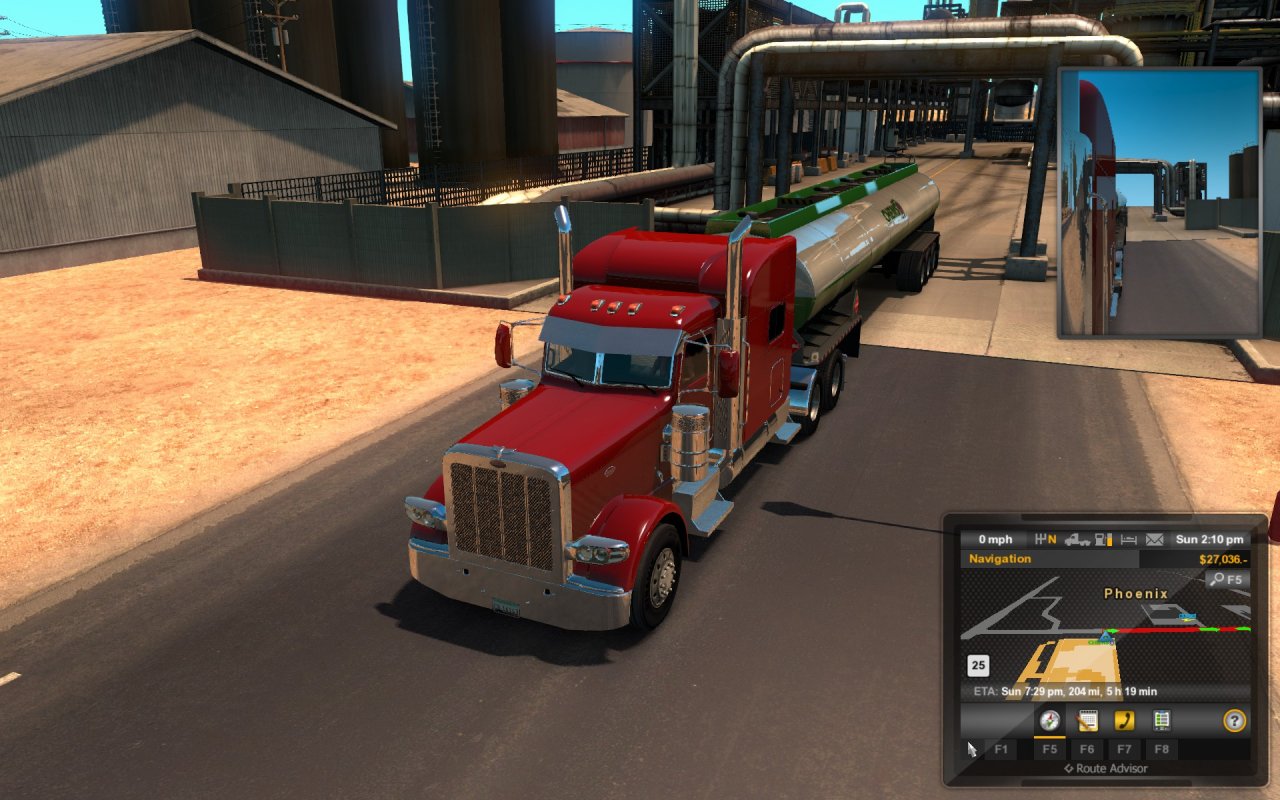Show the green checklist info tab
1280x800 pixels.
(x=1161, y=720)
